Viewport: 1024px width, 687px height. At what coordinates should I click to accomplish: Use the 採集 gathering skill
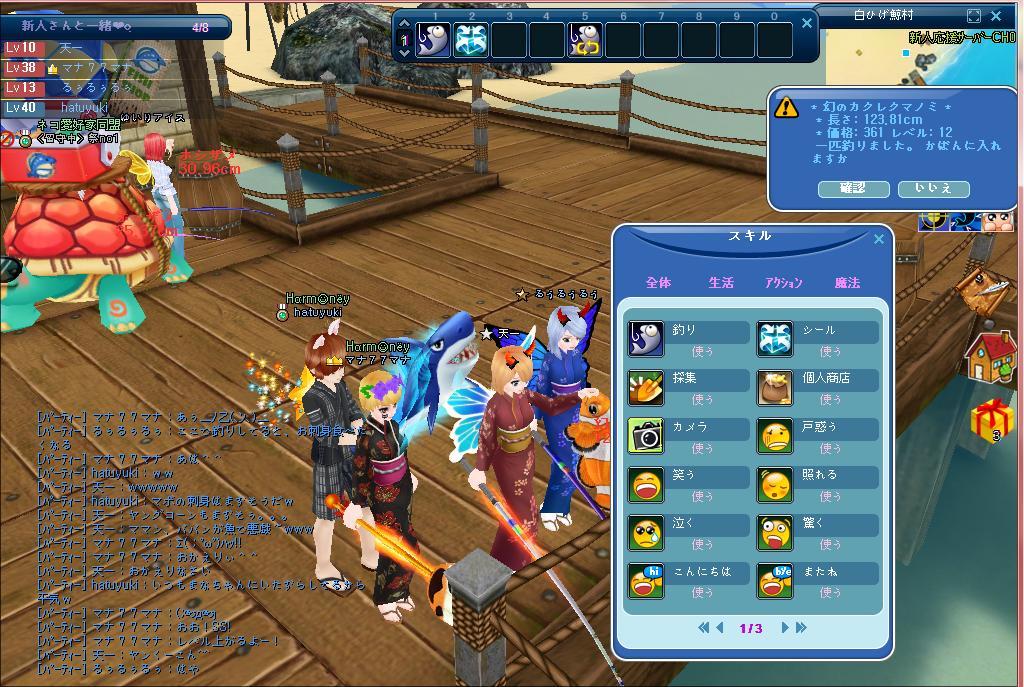(646, 387)
